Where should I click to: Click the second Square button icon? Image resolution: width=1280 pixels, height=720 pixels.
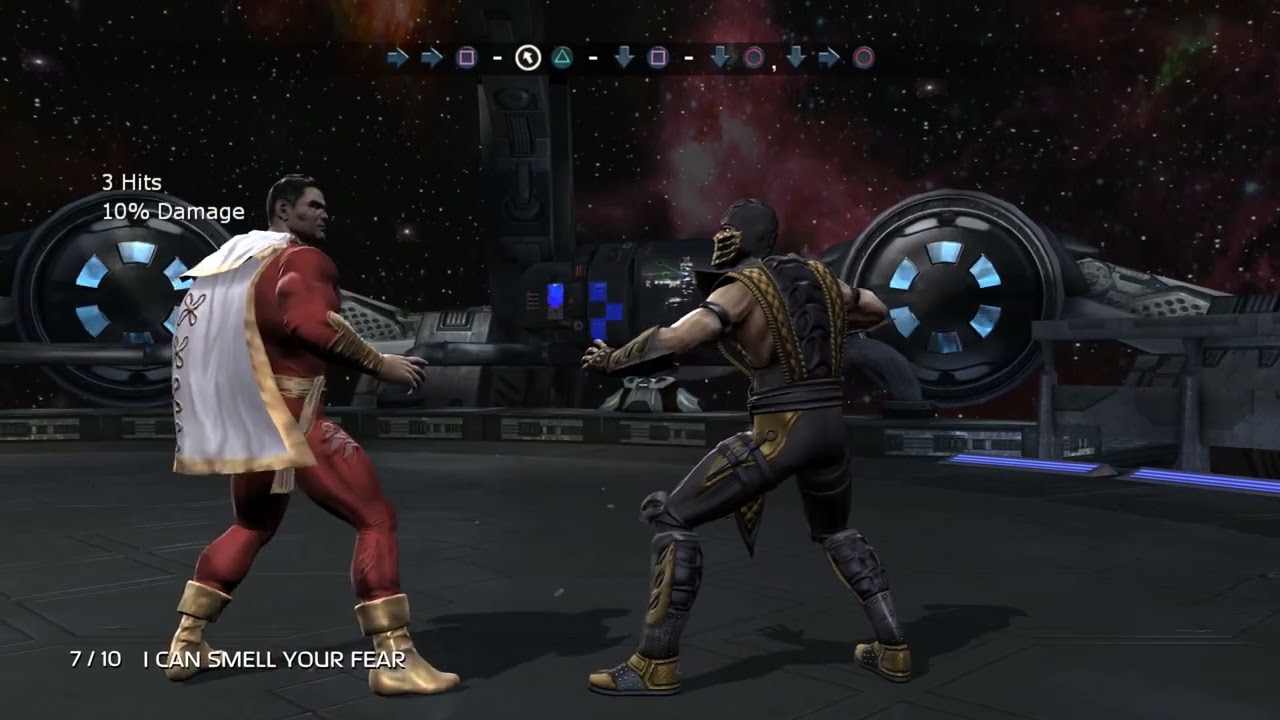coord(657,58)
